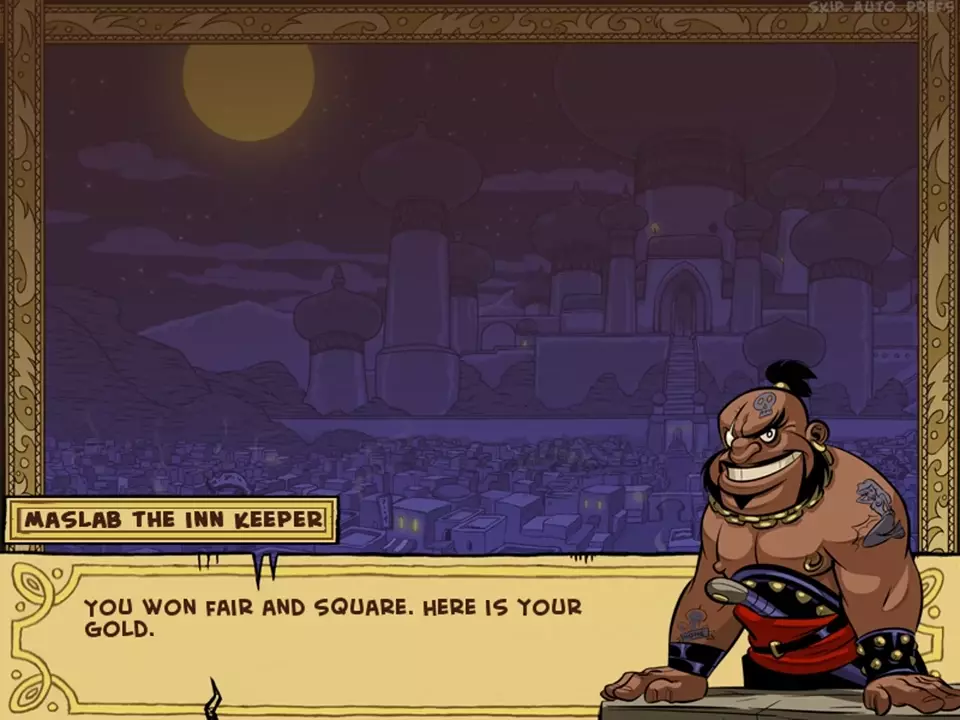960x720 pixels.
Task: Click the Skip button
Action: pyautogui.click(x=825, y=7)
